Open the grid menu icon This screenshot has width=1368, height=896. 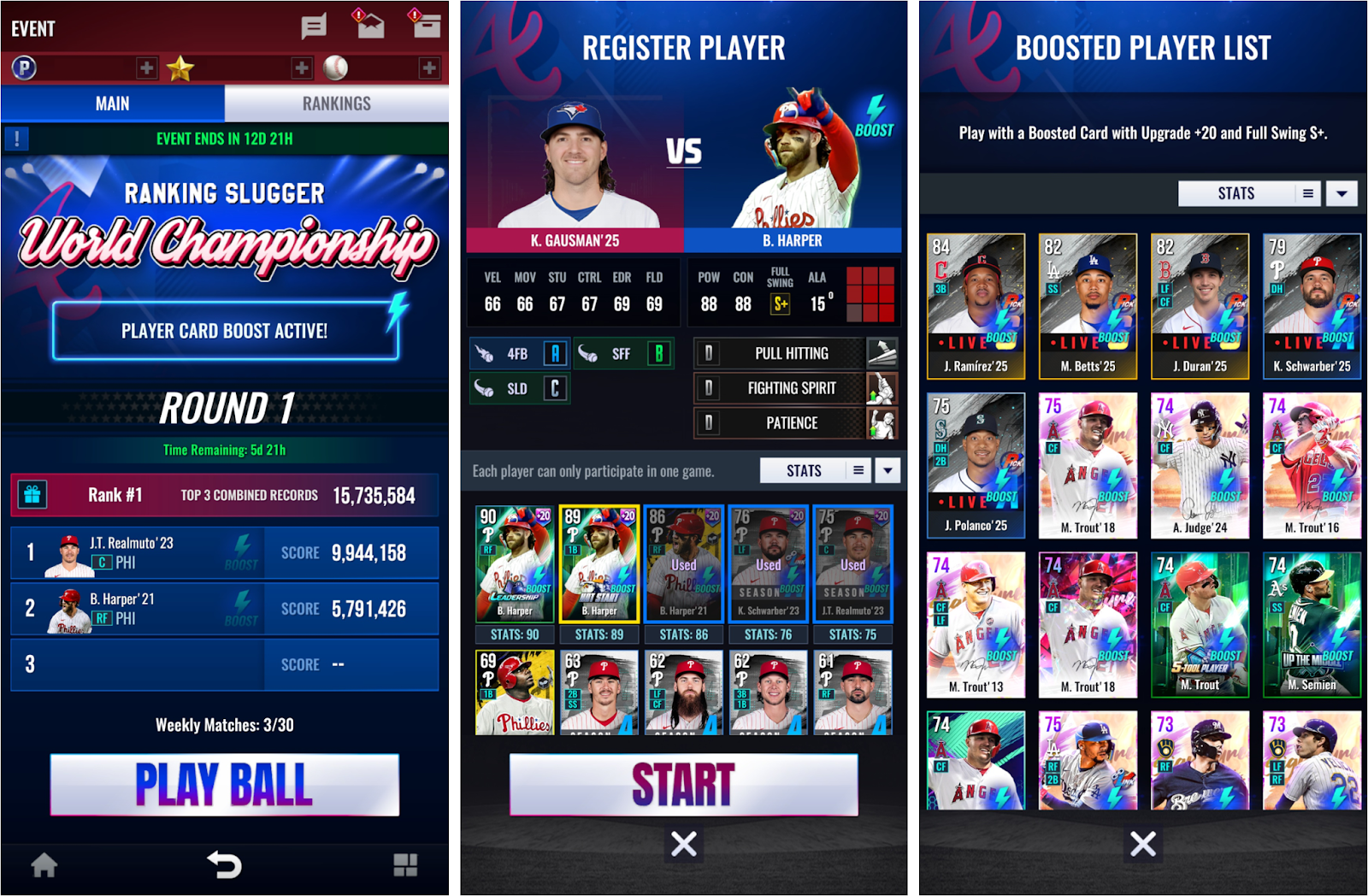point(405,865)
